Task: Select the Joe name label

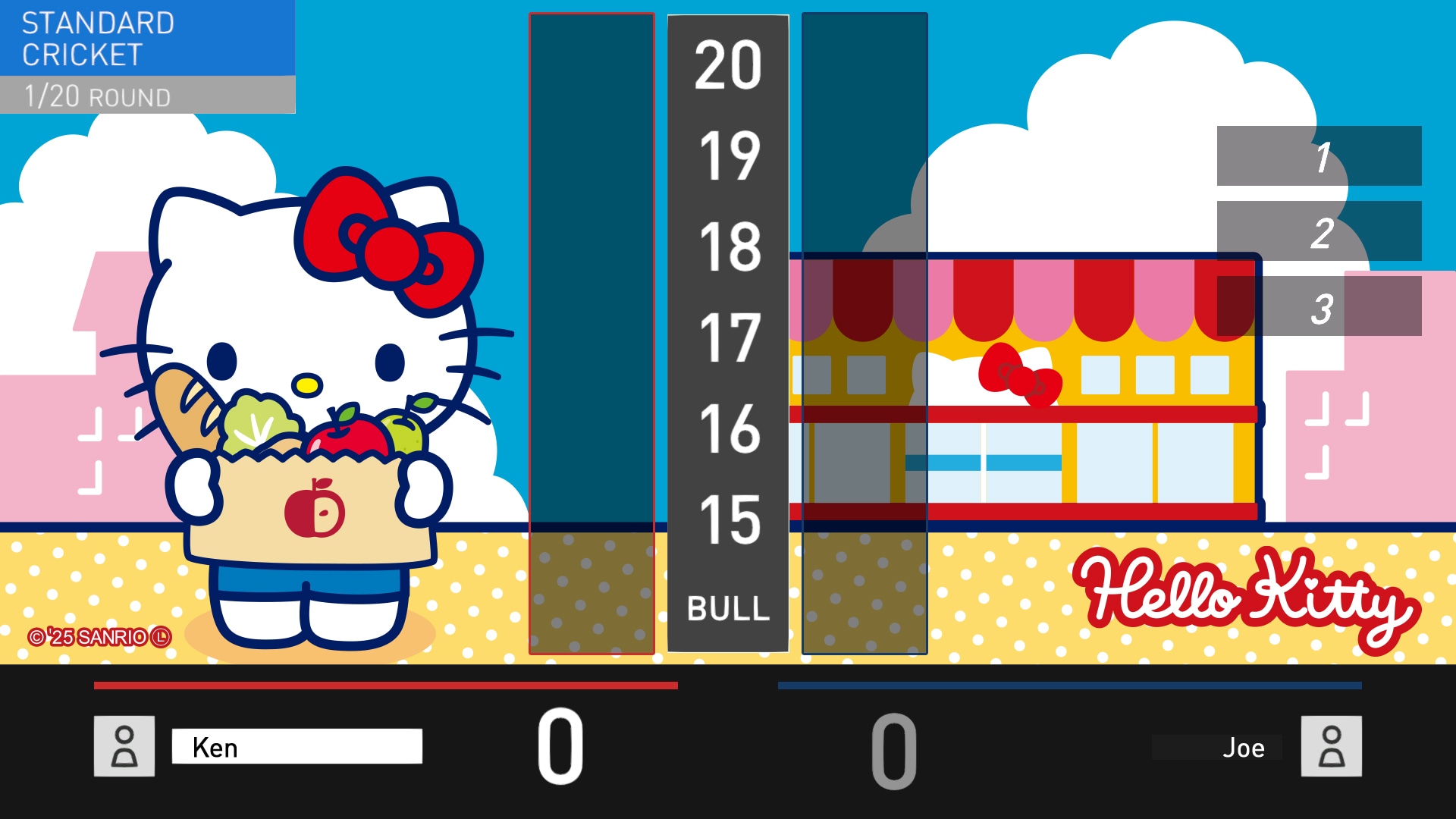Action: (x=1242, y=748)
